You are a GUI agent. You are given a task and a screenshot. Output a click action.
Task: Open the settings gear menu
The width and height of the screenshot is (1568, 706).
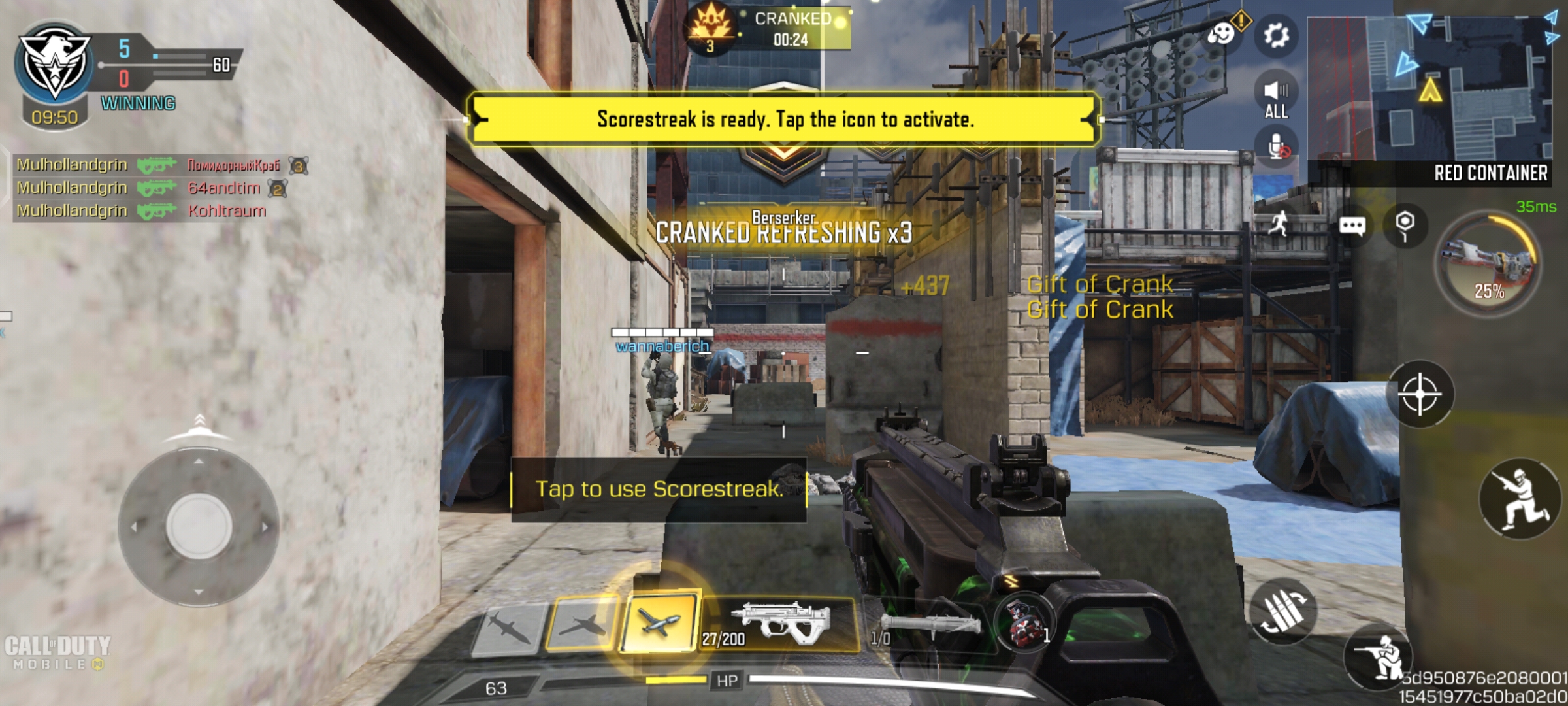tap(1276, 35)
